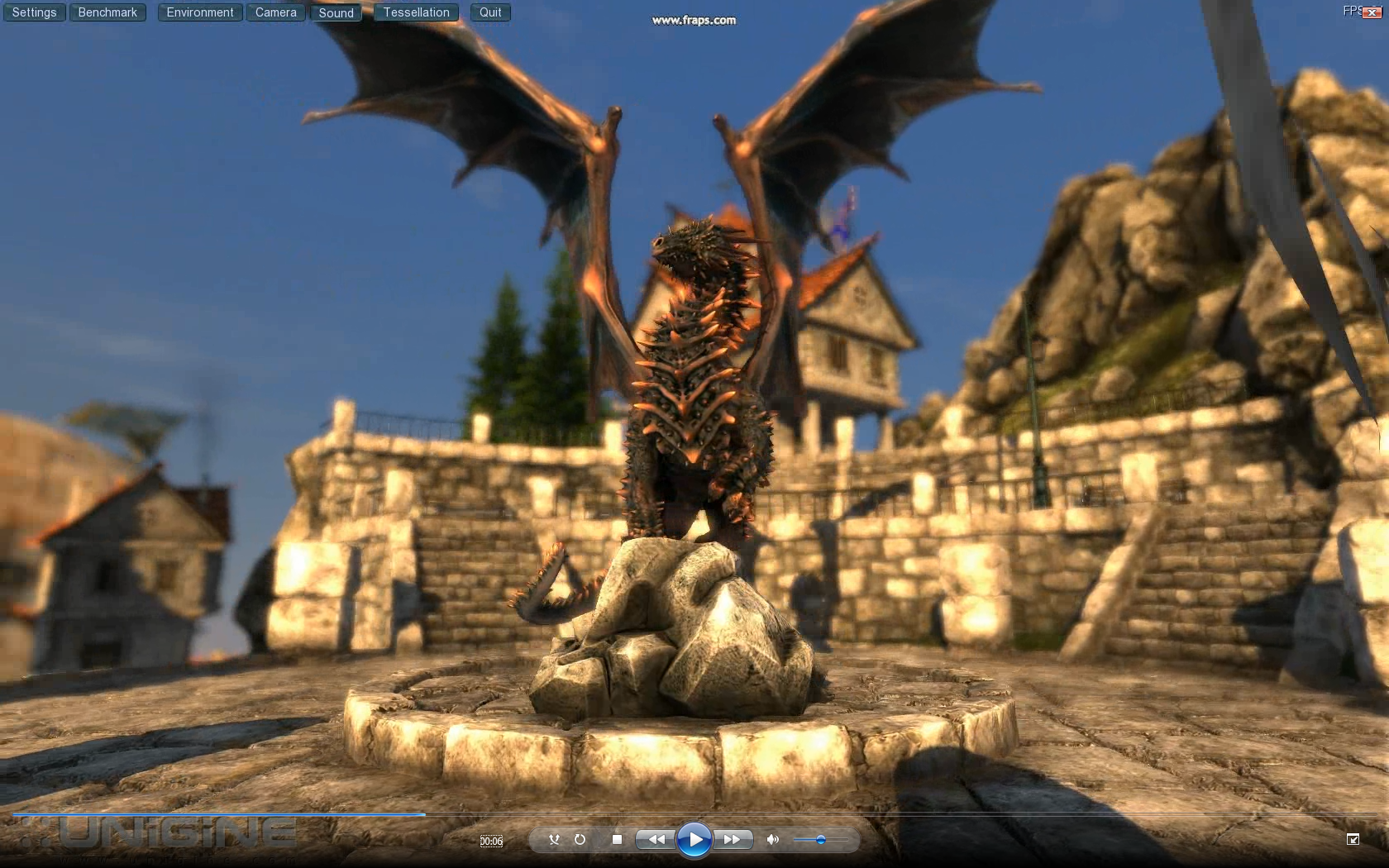Click the blue play button
The width and height of the screenshot is (1389, 868).
click(694, 840)
